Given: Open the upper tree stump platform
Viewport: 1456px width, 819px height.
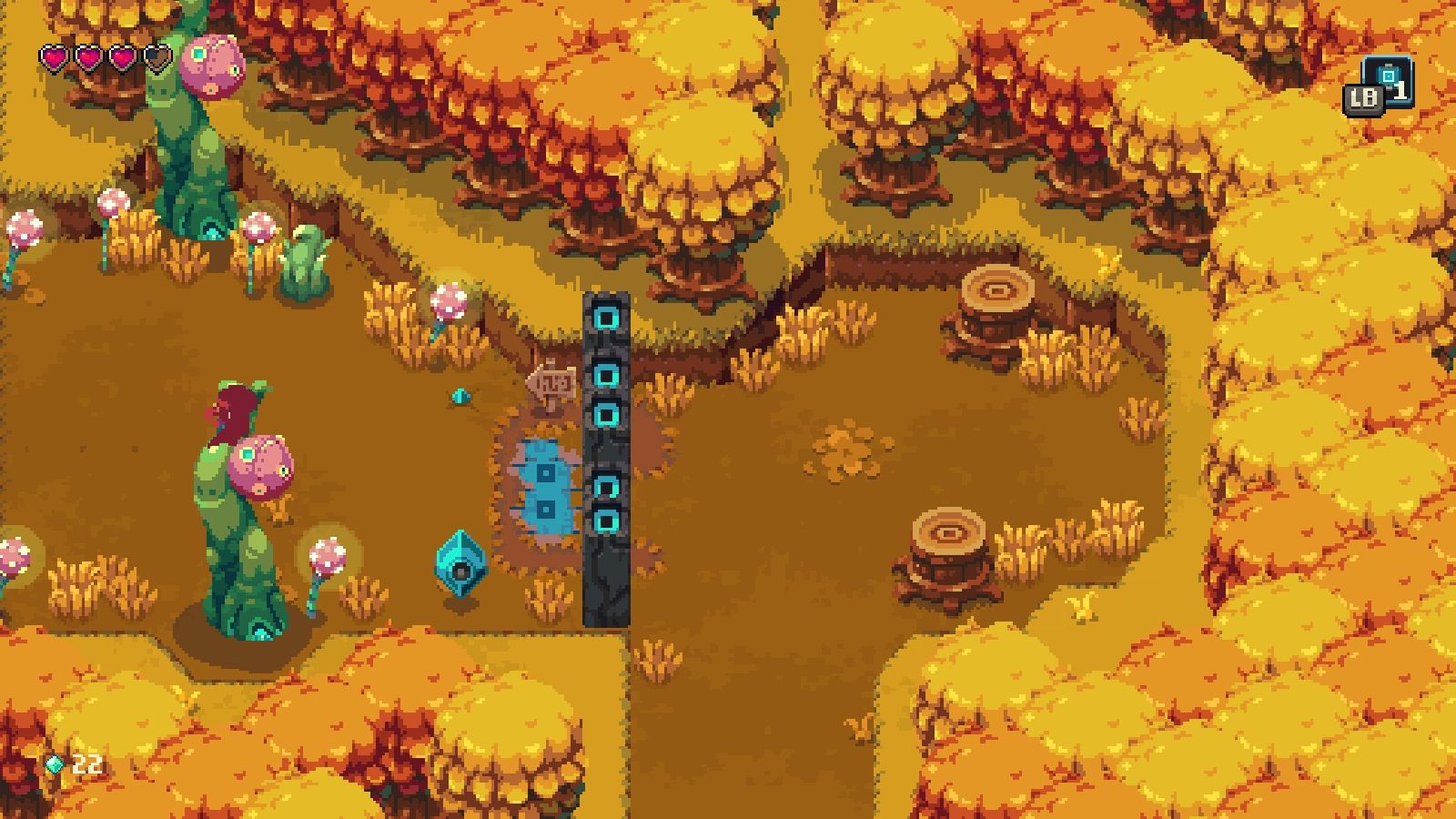Looking at the screenshot, I should (x=996, y=291).
